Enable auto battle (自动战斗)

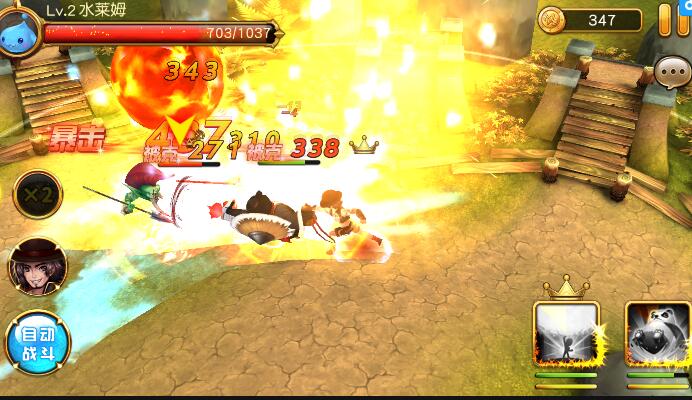tap(37, 343)
